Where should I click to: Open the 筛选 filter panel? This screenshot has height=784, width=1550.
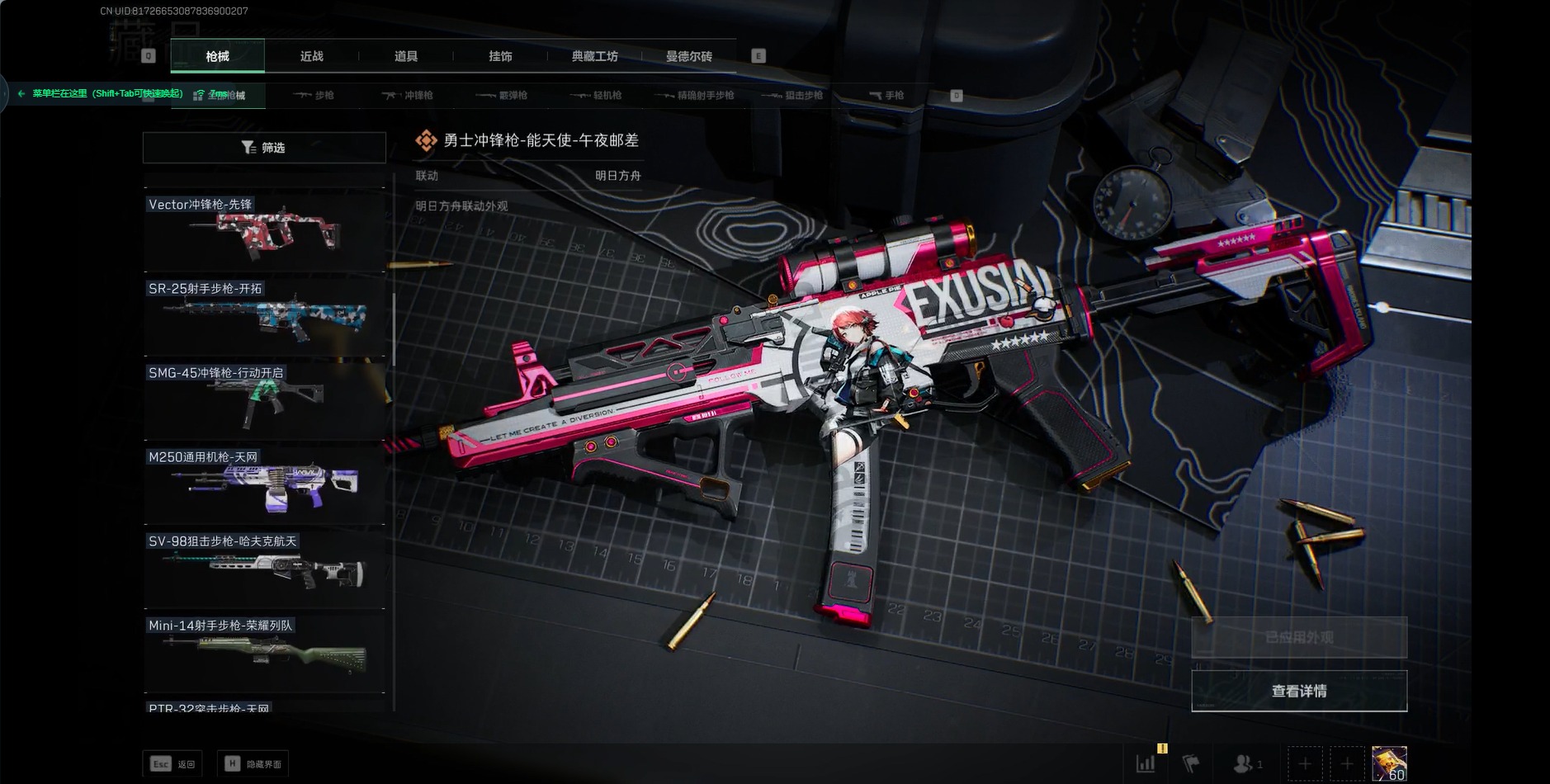point(264,148)
